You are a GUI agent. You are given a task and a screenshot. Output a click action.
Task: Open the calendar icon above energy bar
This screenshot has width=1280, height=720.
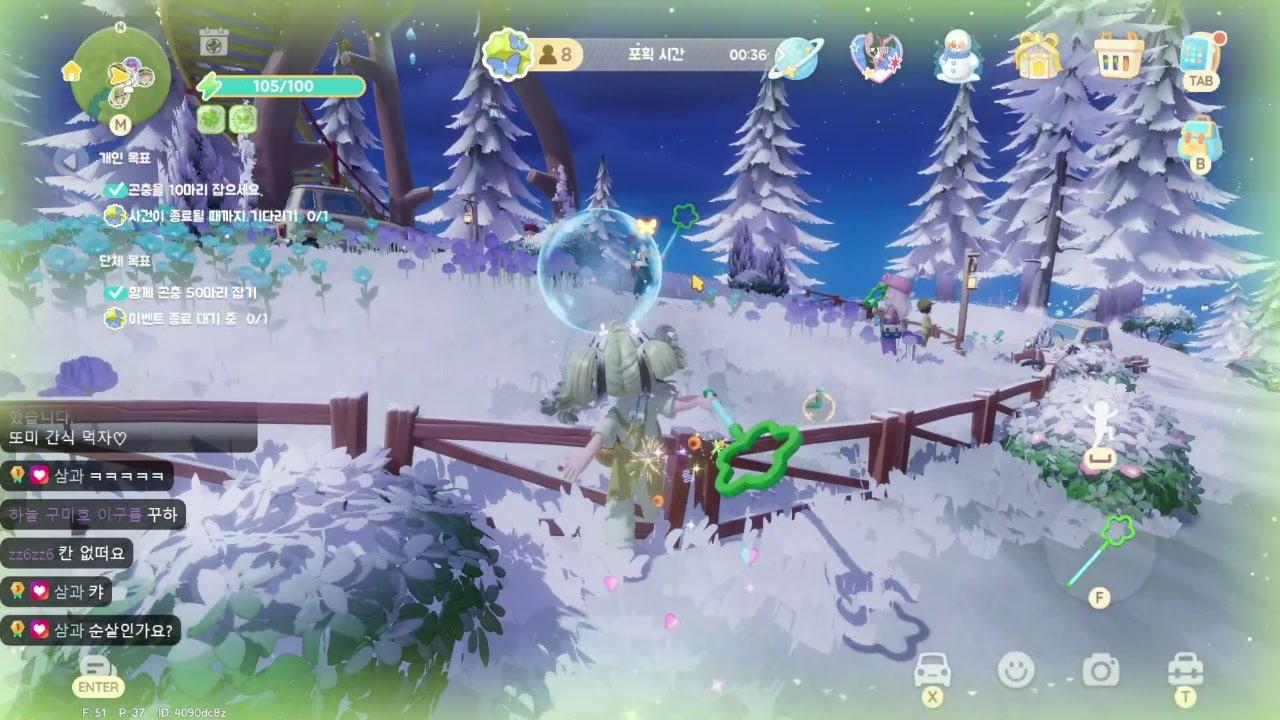[212, 42]
